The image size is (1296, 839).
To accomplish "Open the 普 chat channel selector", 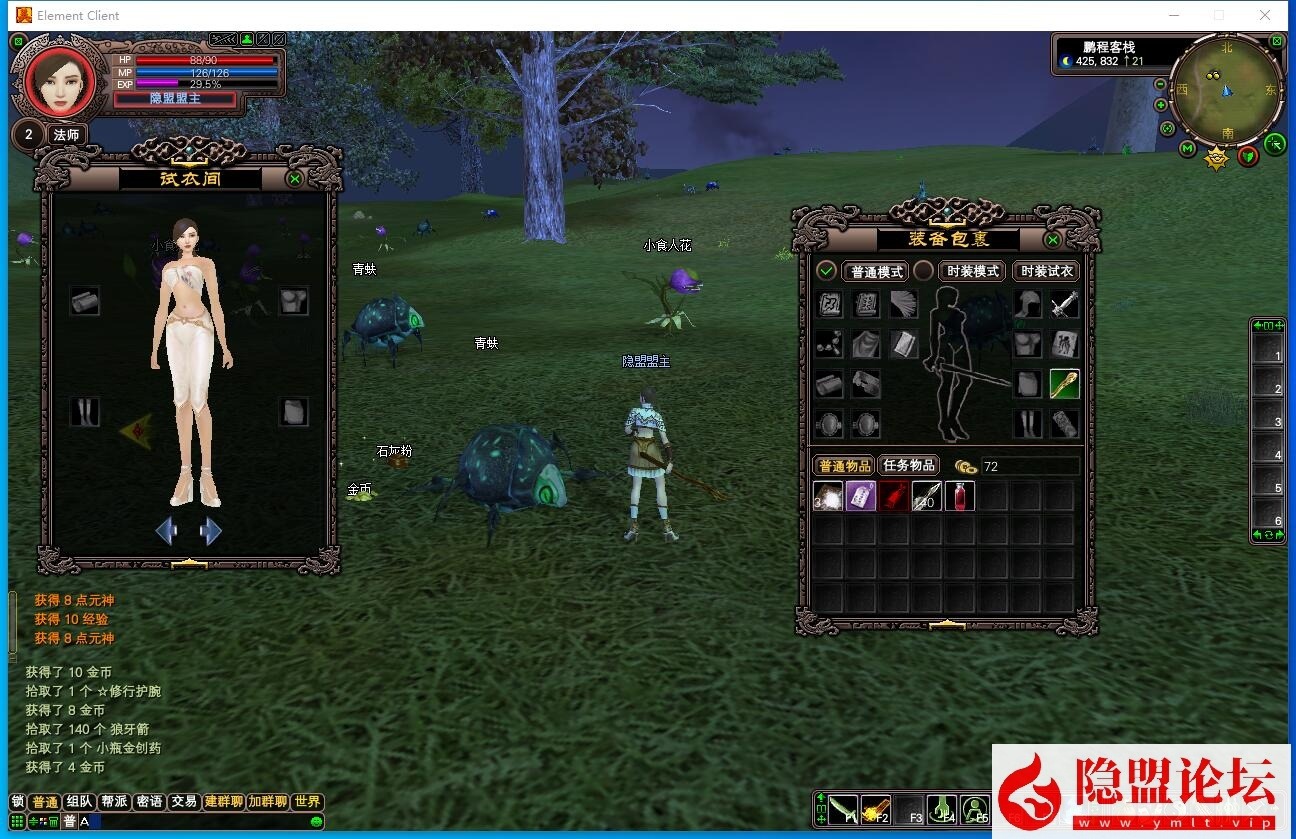I will [69, 821].
